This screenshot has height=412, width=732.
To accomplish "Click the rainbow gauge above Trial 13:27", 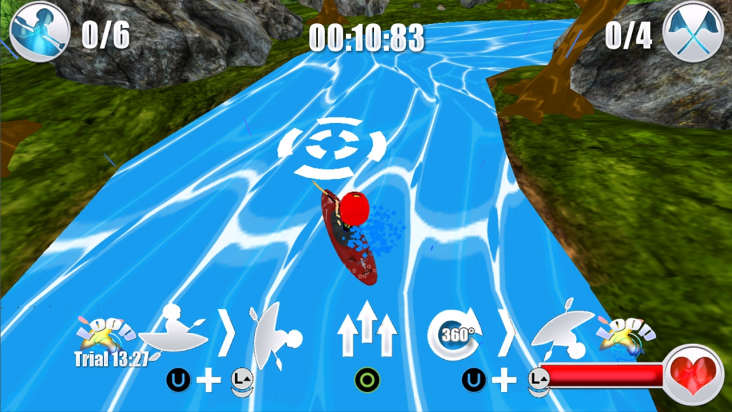I will (x=108, y=333).
